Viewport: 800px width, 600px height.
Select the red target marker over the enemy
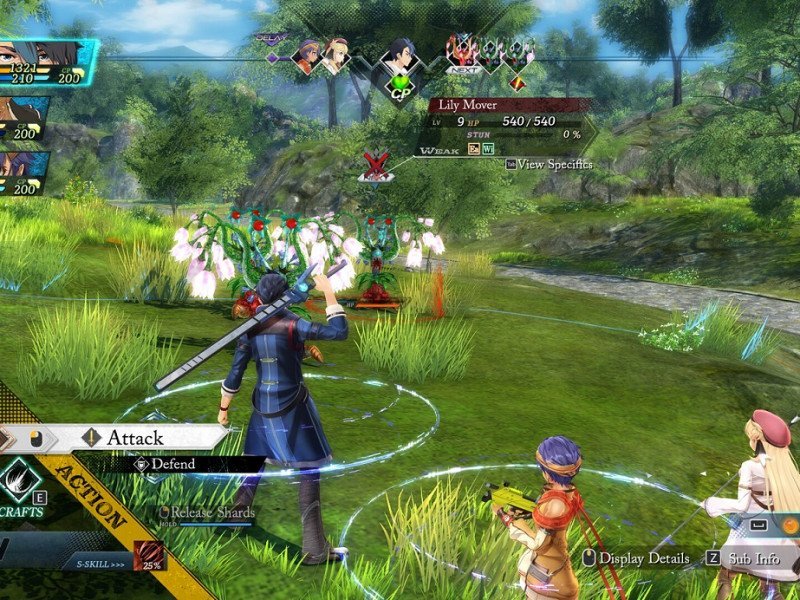pyautogui.click(x=376, y=165)
